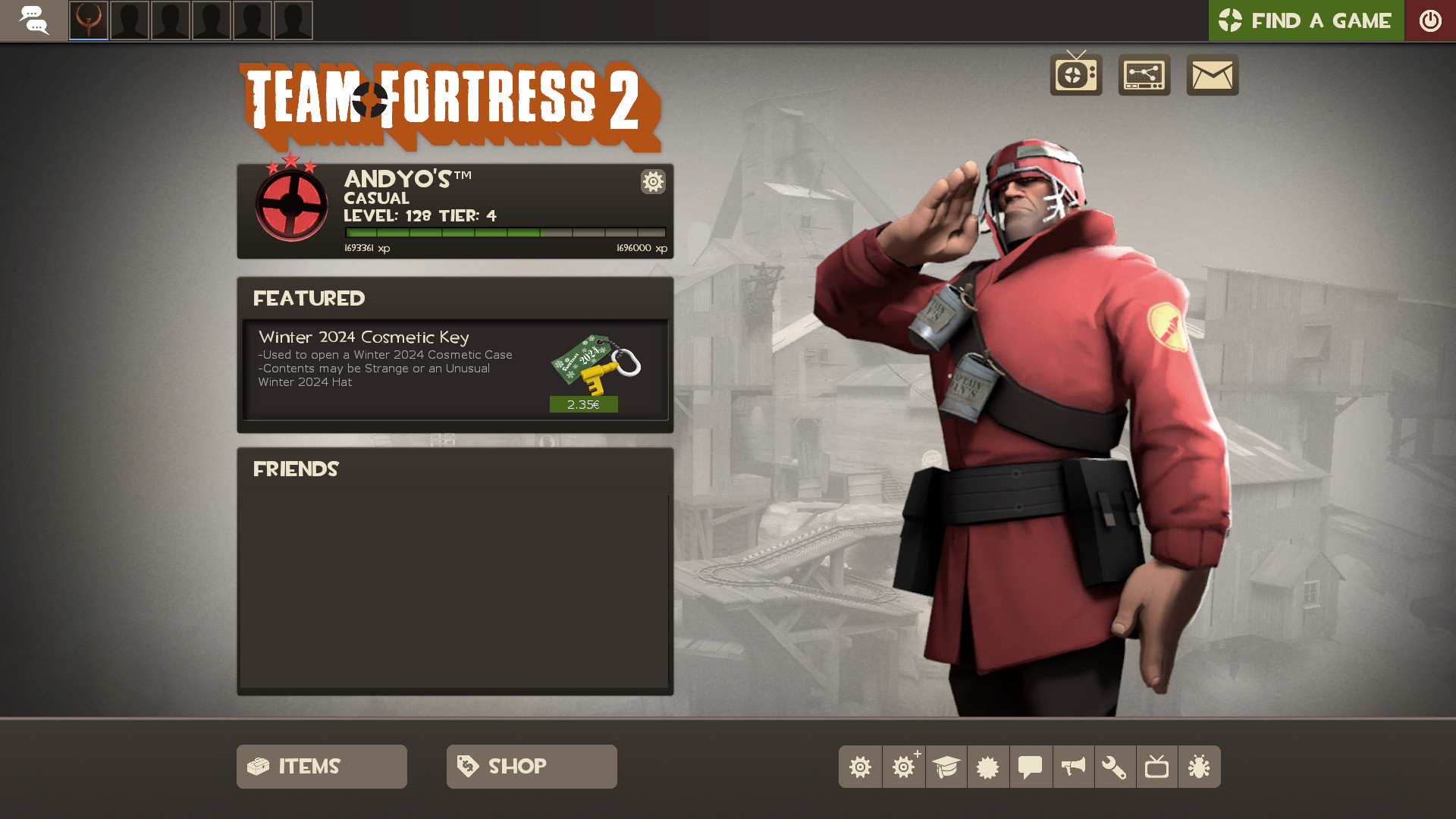Open the game settings gear icon
The height and width of the screenshot is (819, 1456).
[x=860, y=767]
